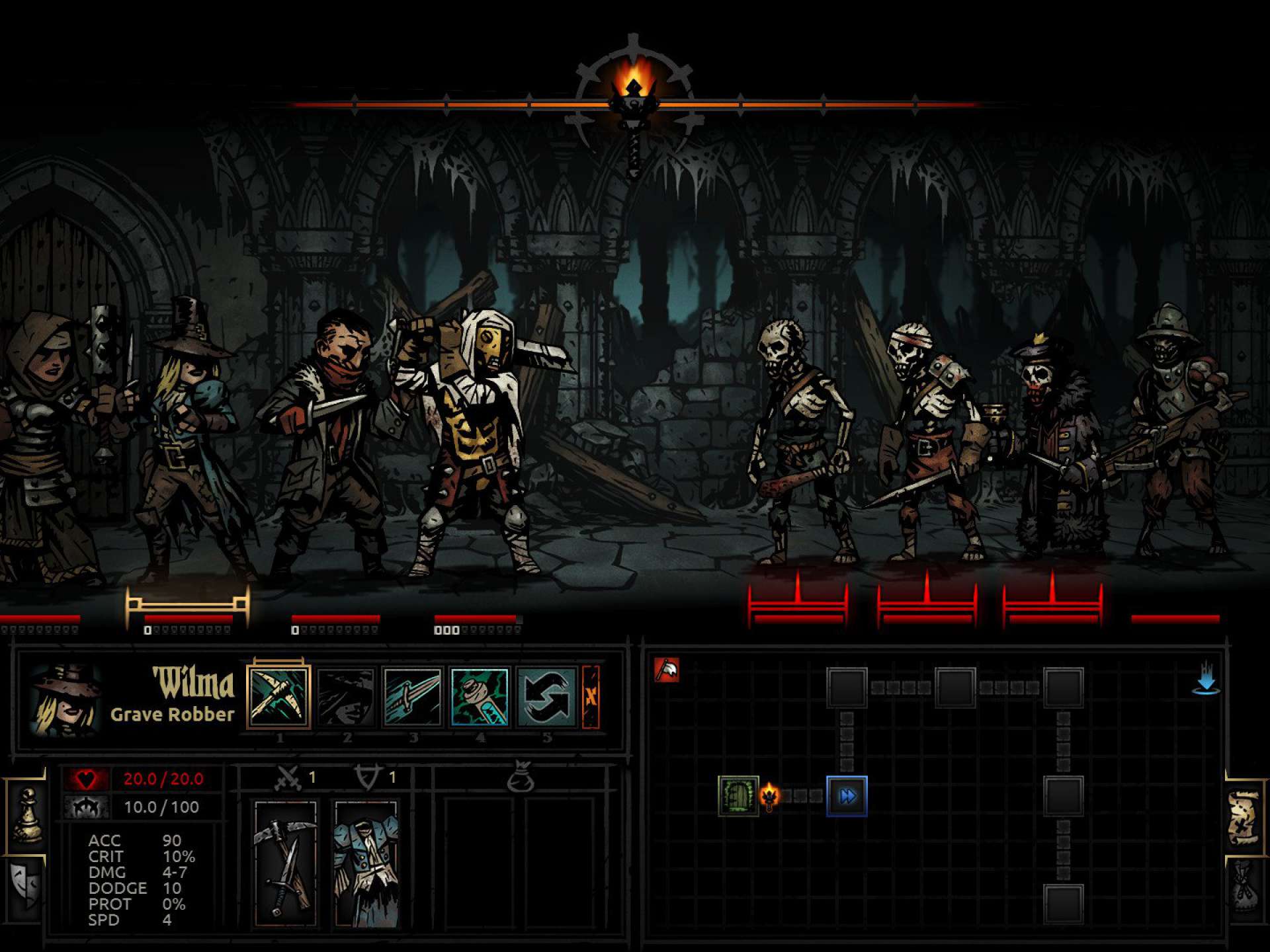Viewport: 1270px width, 952px height.
Task: Open the chess pawn panel
Action: [27, 816]
